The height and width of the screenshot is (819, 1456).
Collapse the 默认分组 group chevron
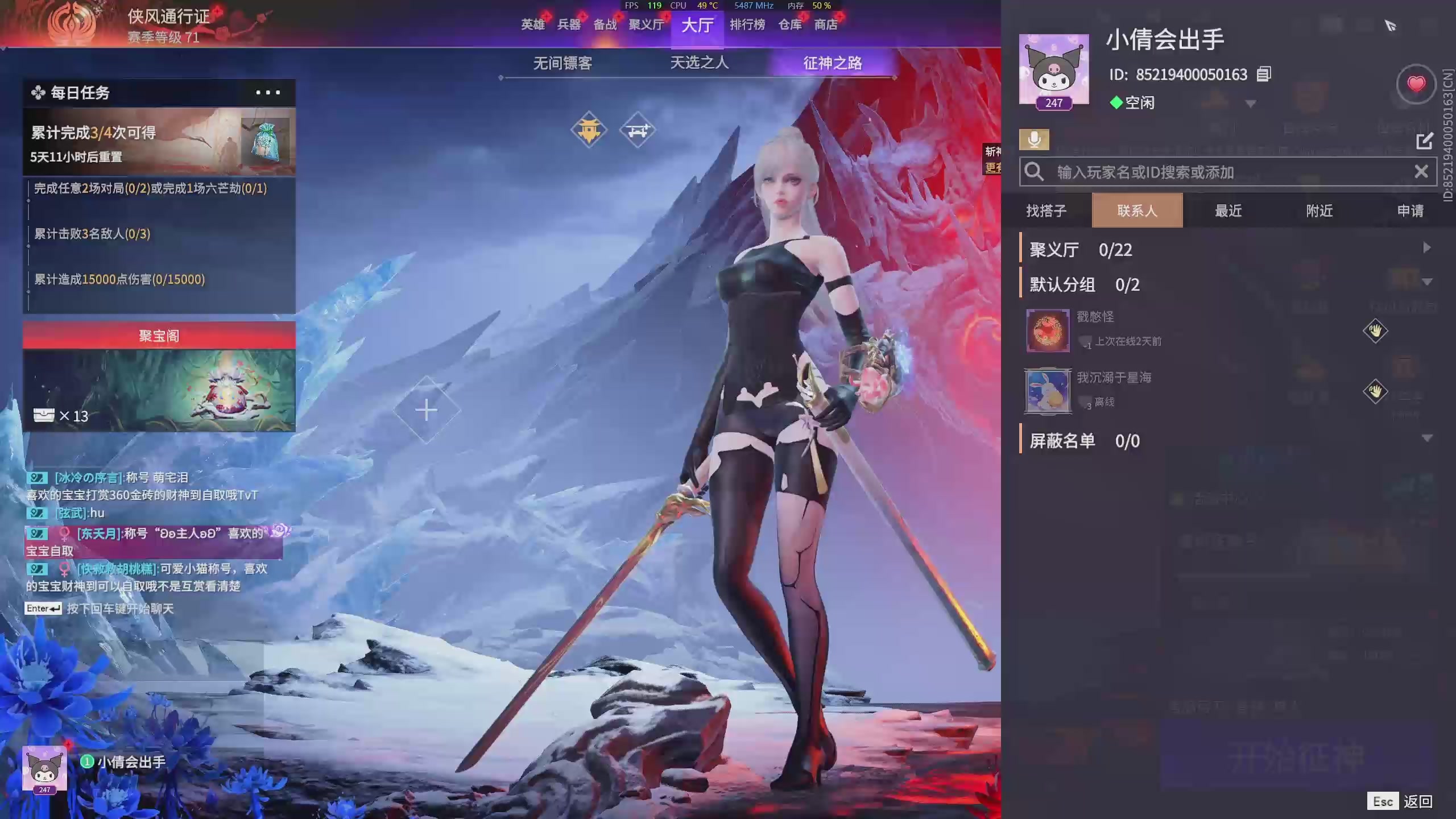point(1428,282)
